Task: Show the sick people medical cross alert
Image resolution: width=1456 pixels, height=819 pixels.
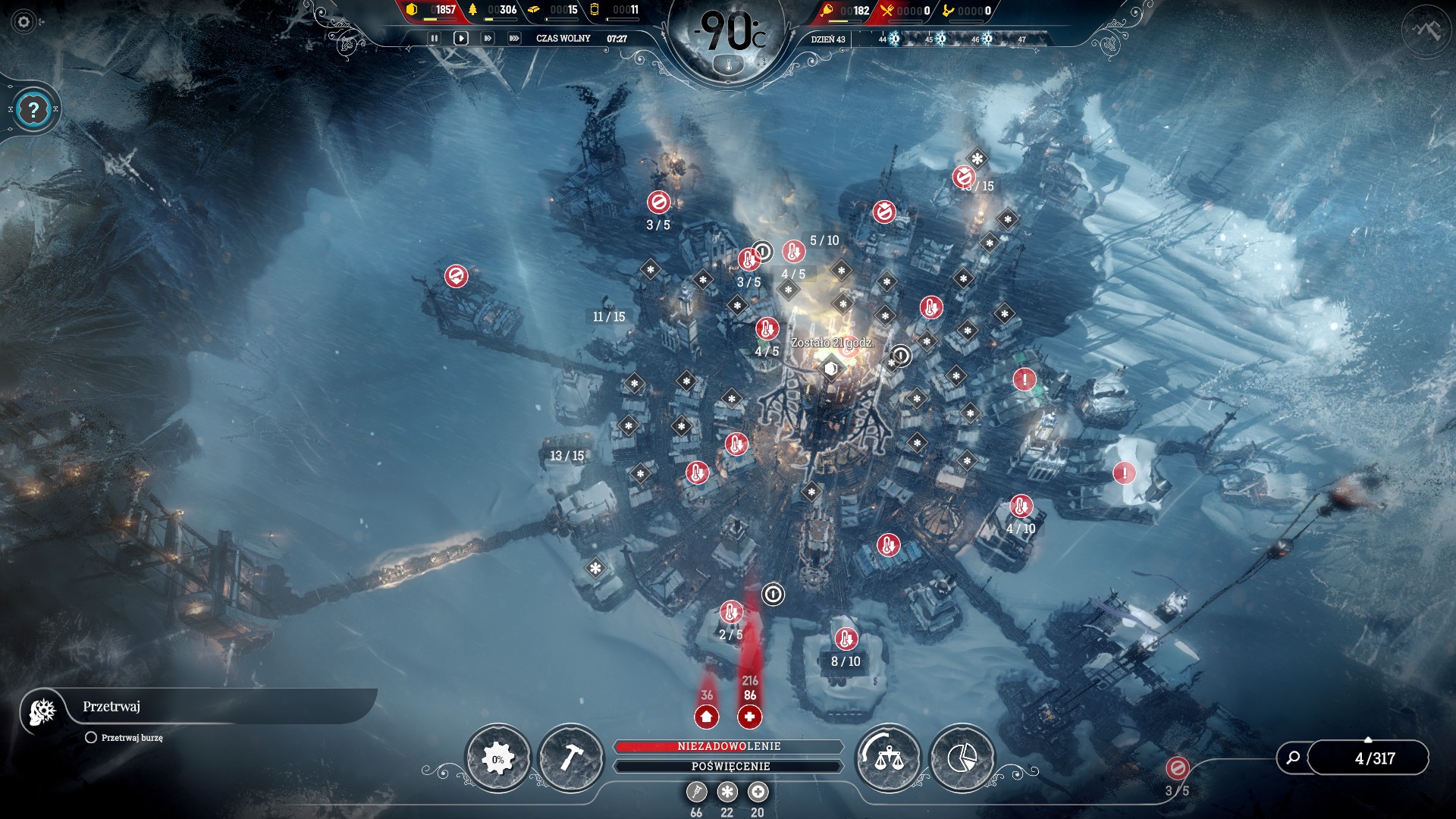Action: (x=749, y=716)
